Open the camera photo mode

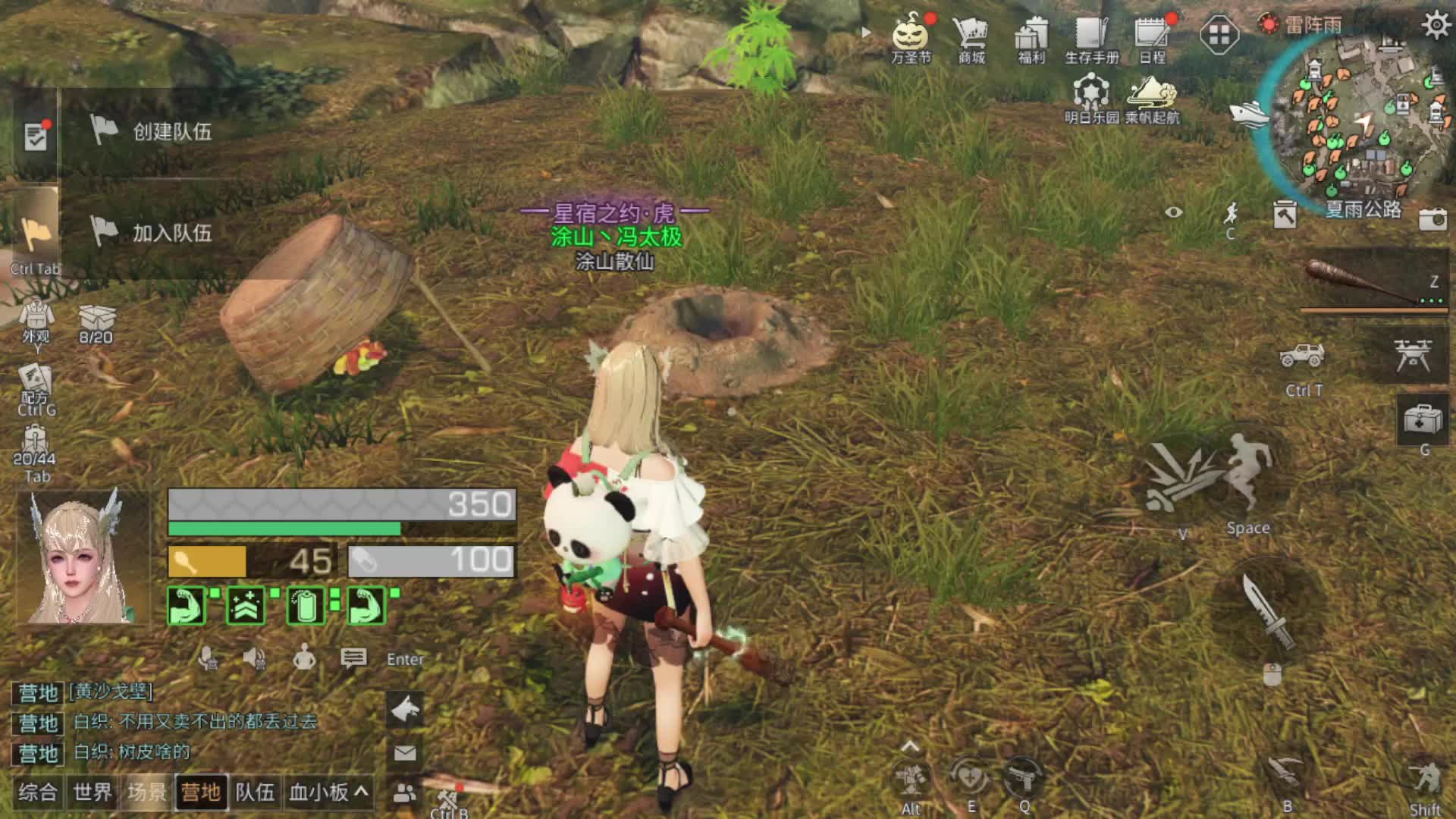(1432, 219)
